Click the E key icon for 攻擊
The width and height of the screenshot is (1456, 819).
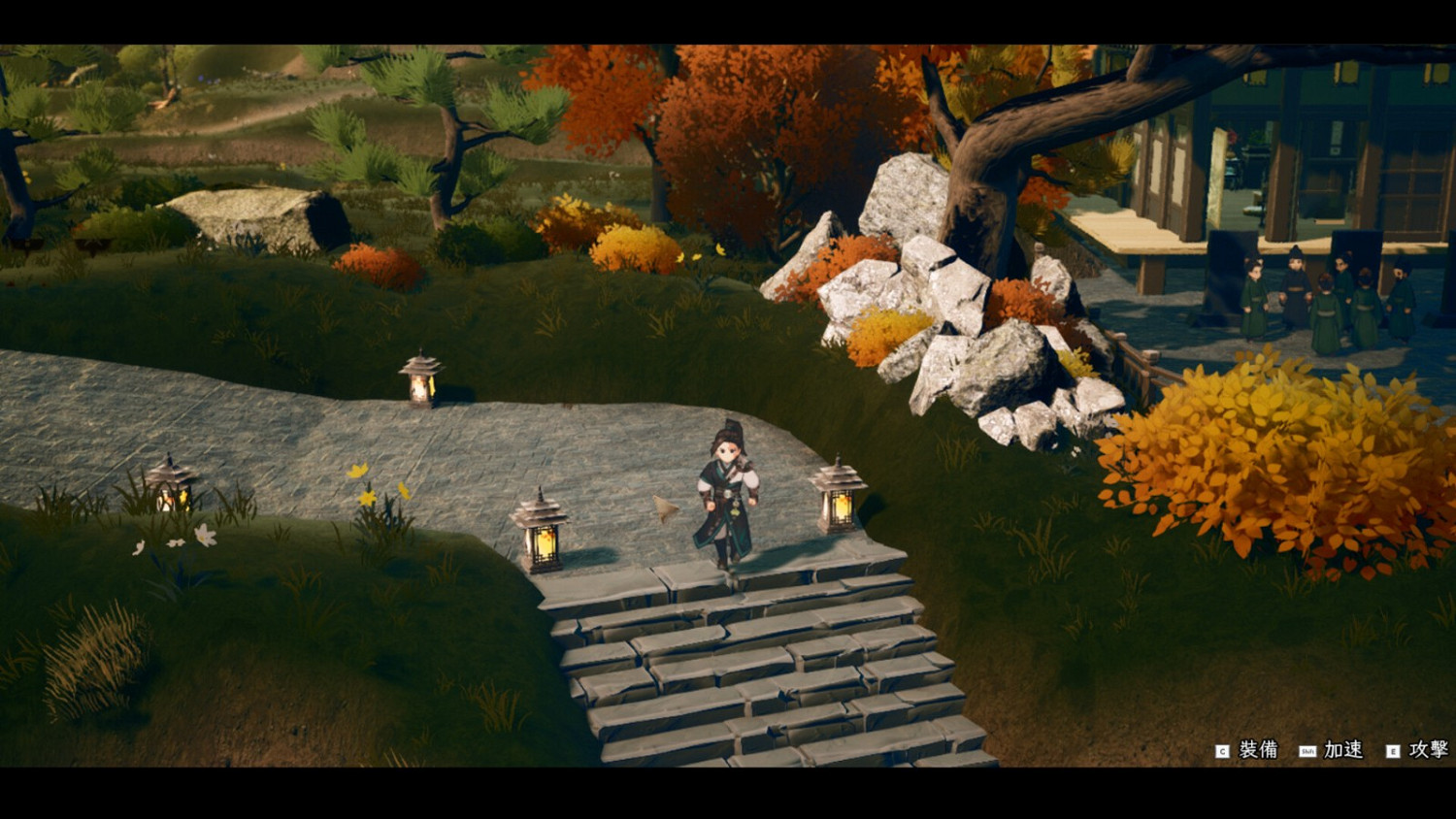click(1393, 750)
